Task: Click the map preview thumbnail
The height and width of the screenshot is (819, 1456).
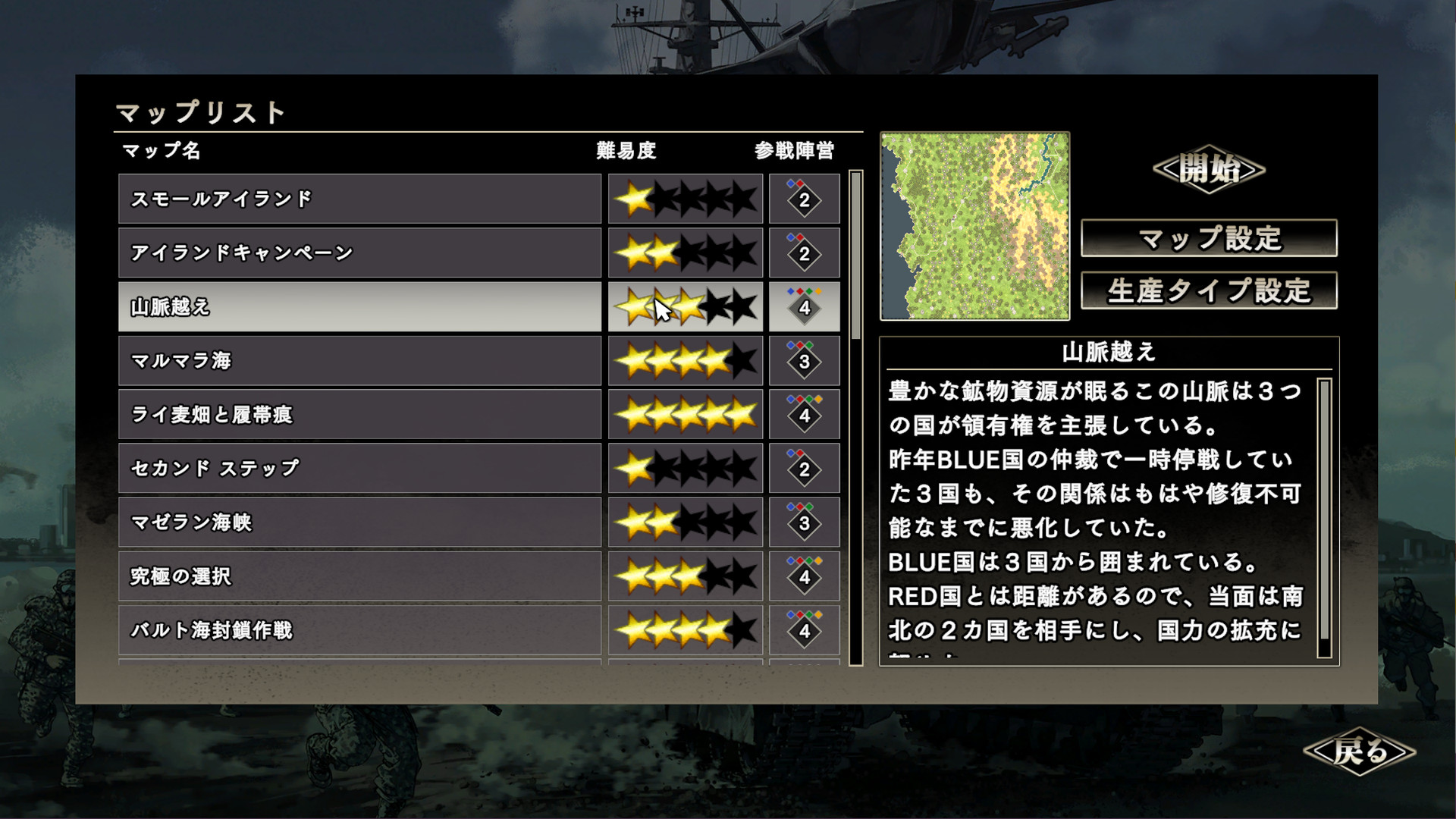Action: click(974, 225)
